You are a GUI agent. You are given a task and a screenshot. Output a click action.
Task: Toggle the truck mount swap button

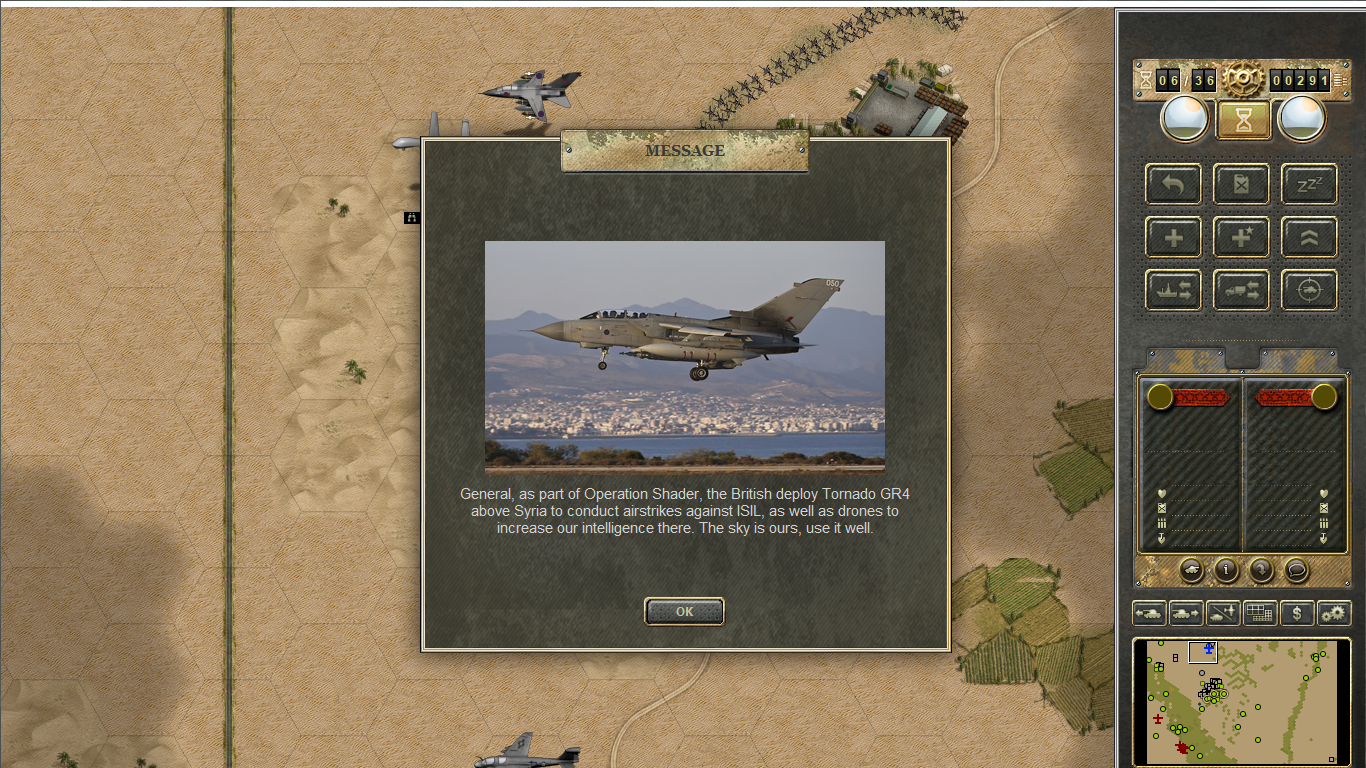click(1241, 290)
